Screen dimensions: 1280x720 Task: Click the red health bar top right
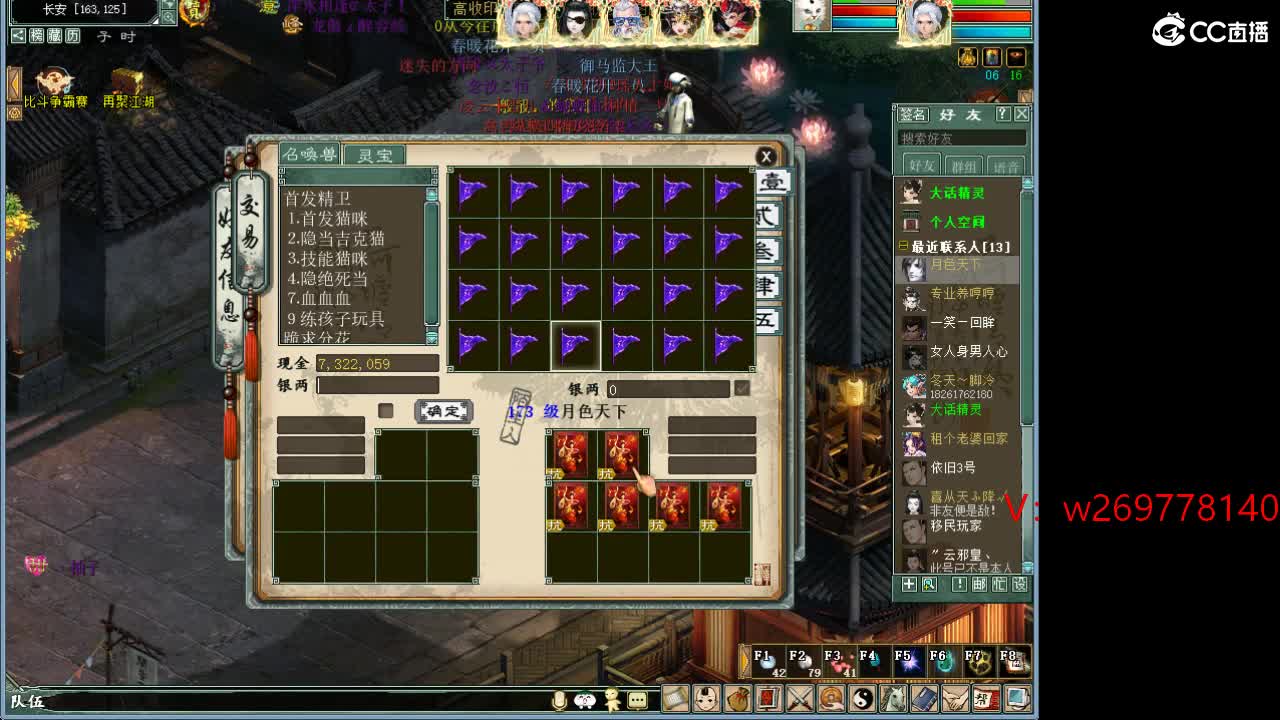990,15
